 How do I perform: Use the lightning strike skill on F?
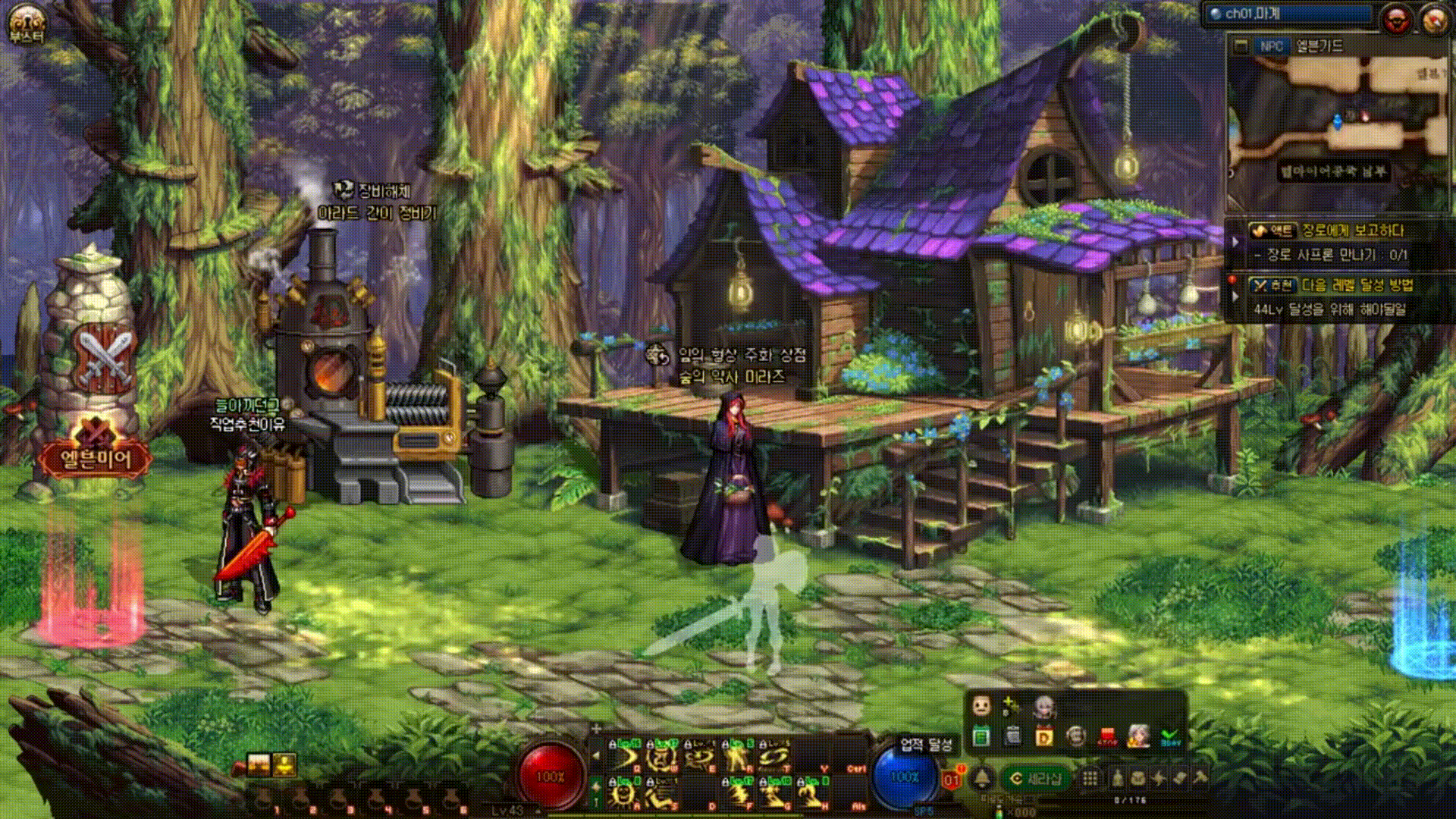739,794
